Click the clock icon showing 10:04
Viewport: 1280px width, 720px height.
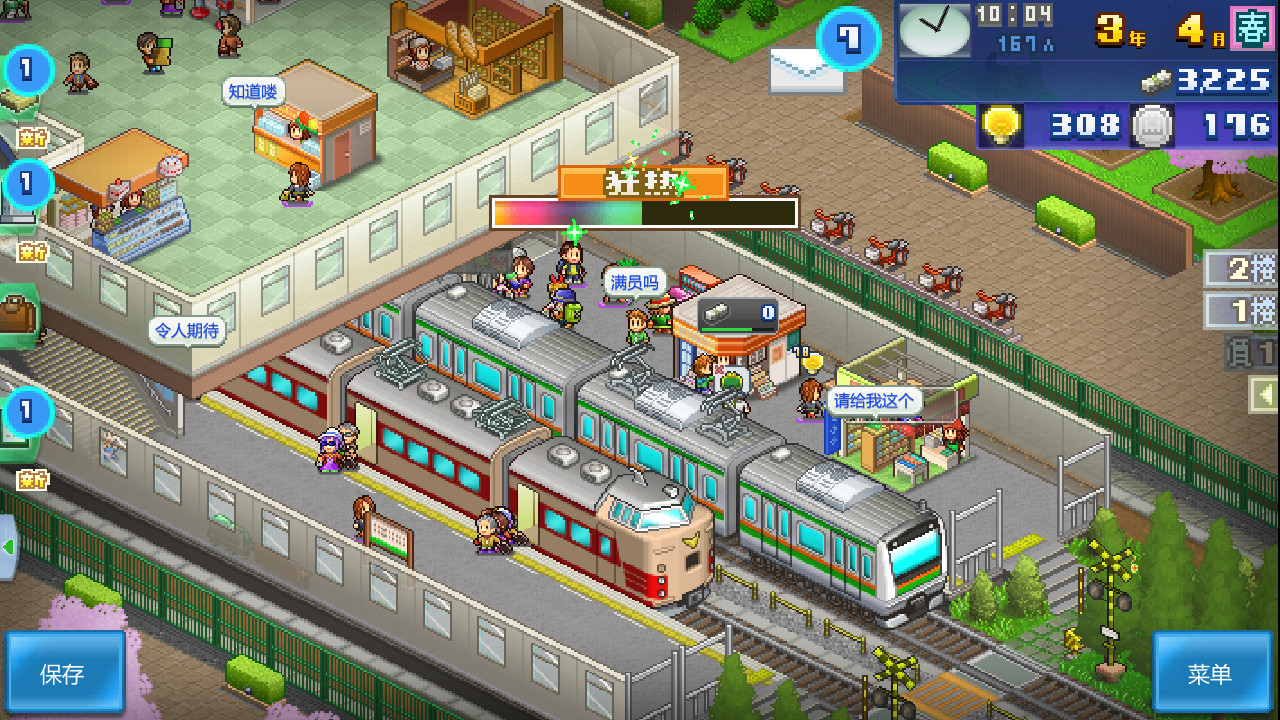(x=935, y=28)
